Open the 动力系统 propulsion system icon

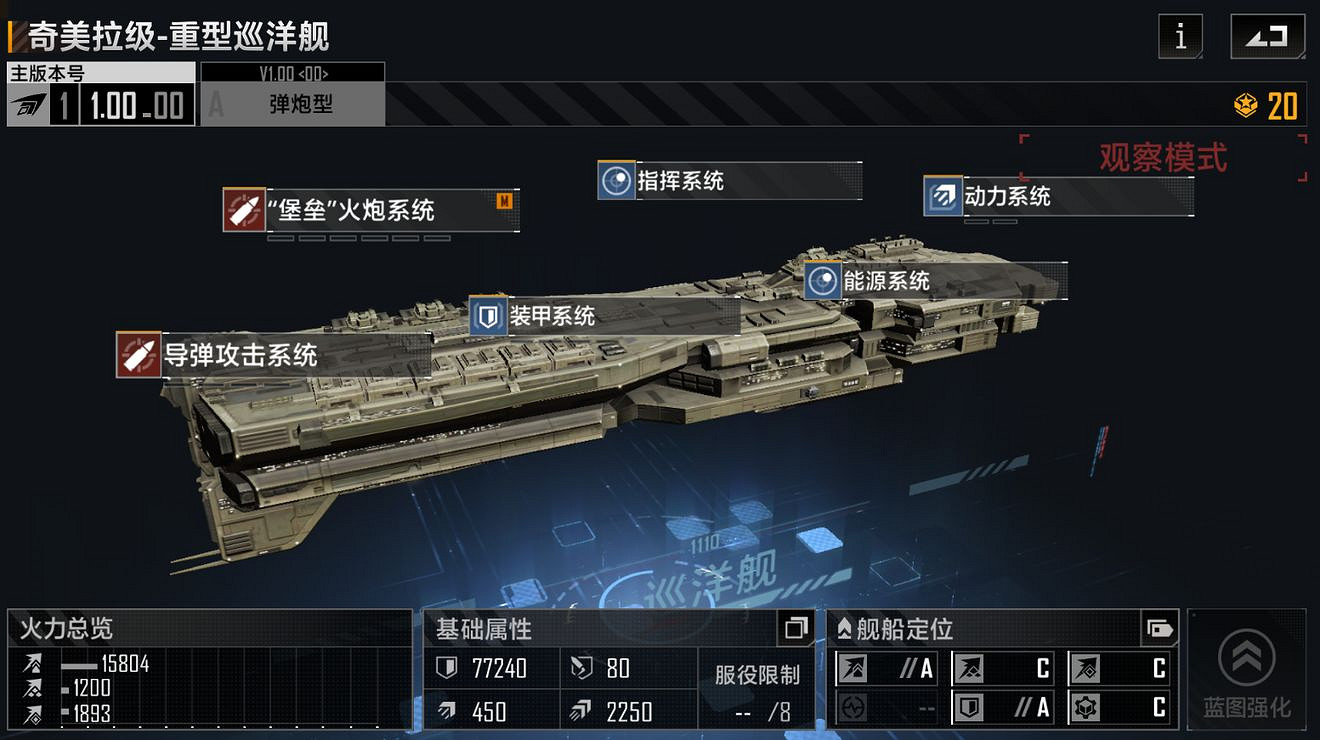(942, 197)
